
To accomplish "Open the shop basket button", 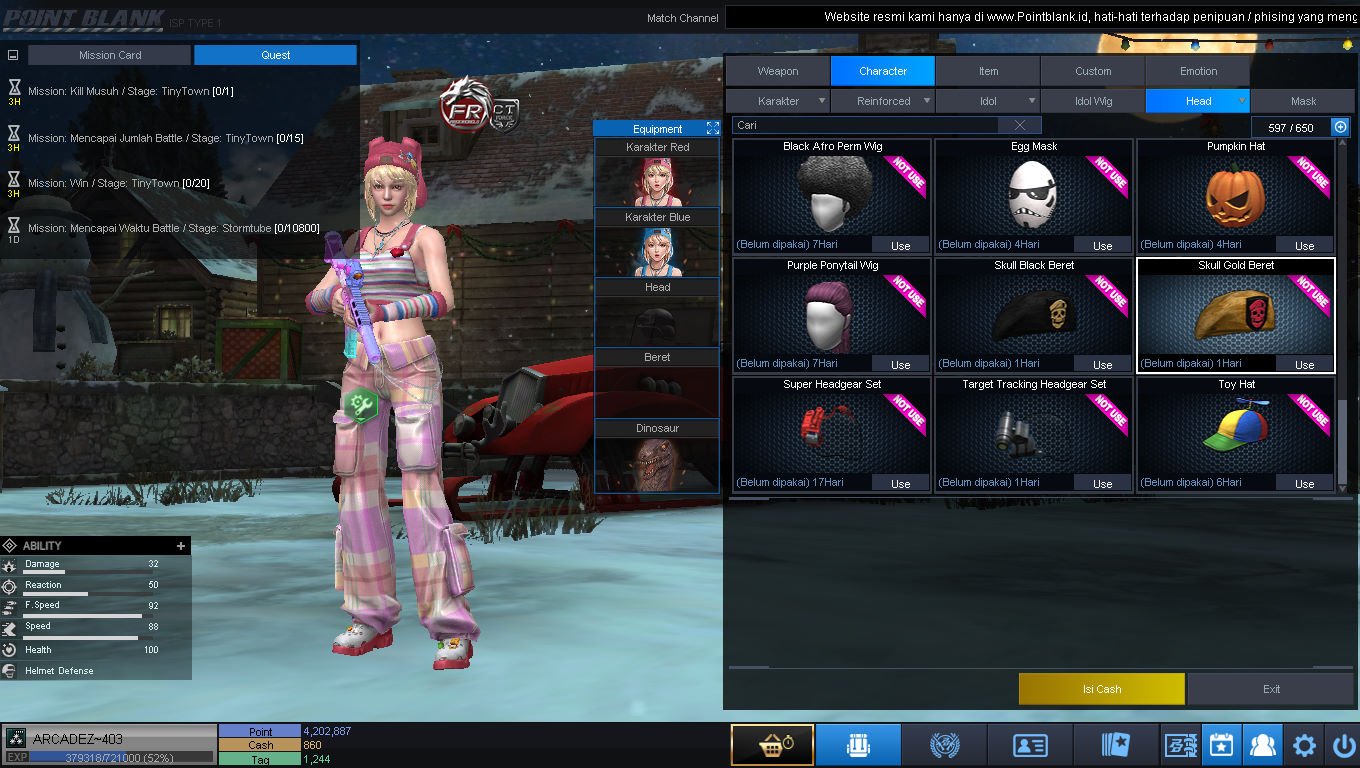I will click(x=771, y=746).
